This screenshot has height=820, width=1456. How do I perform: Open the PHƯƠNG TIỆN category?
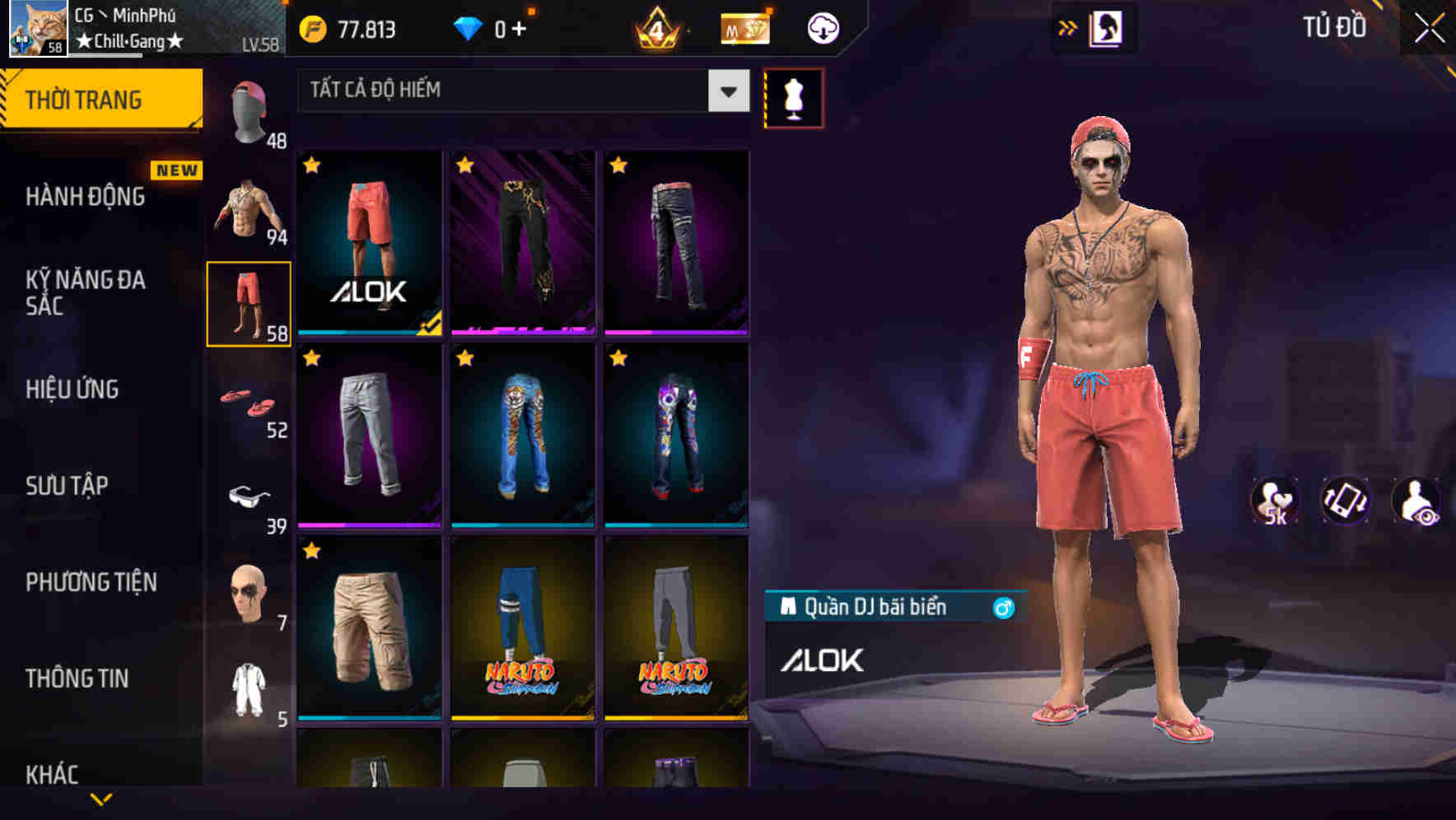tap(91, 581)
